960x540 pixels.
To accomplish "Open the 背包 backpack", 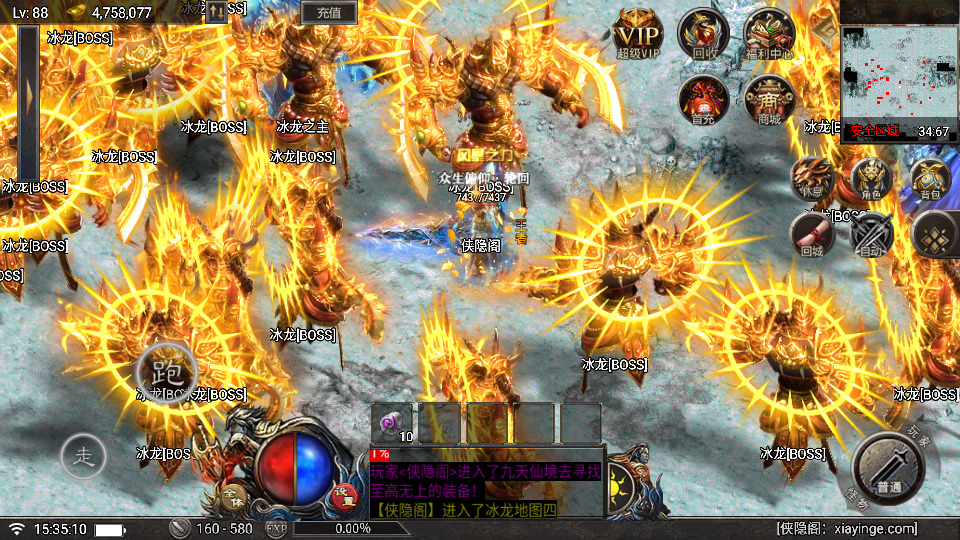I will pos(930,179).
